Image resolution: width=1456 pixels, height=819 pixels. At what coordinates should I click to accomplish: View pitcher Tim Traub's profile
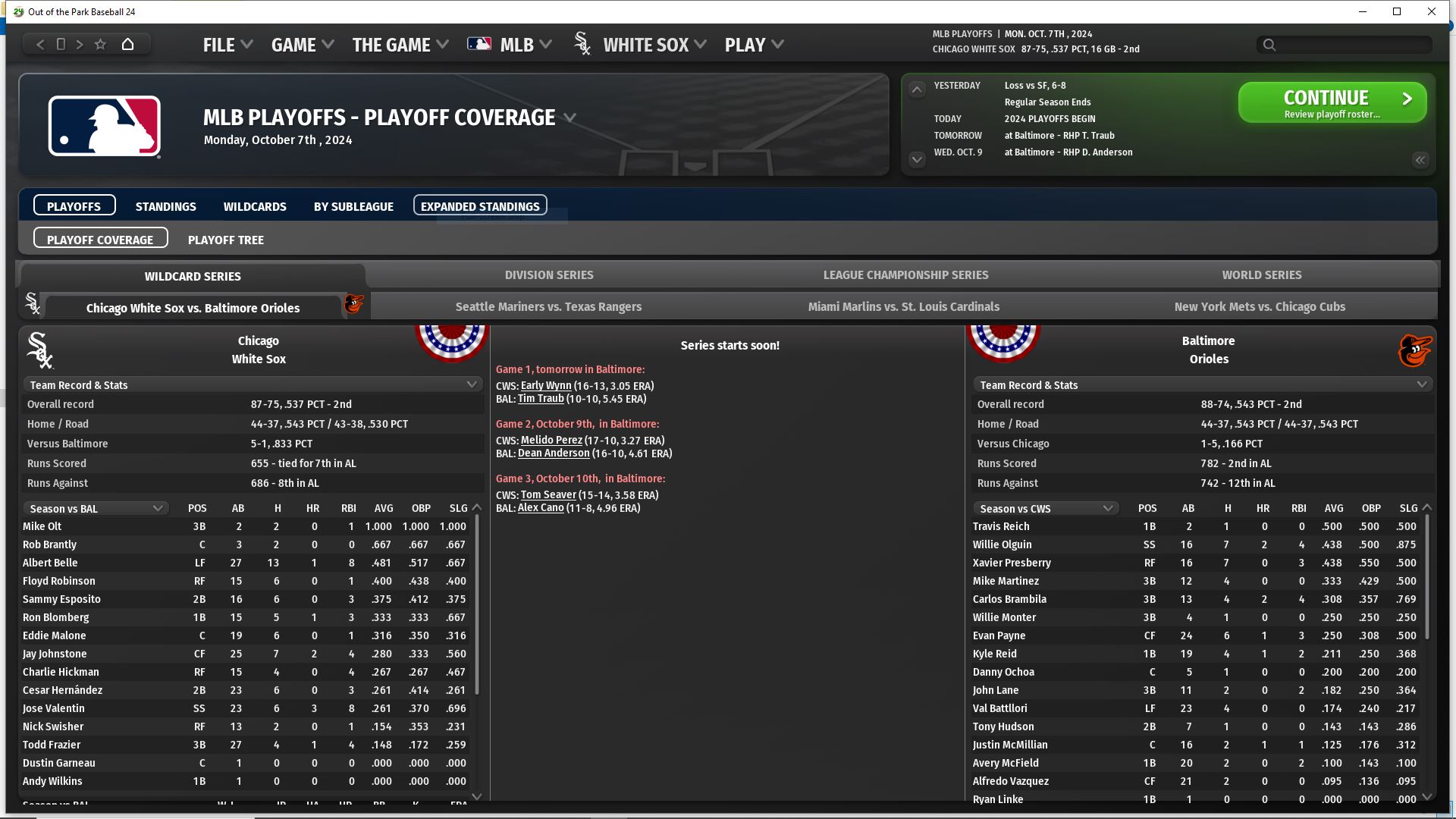point(541,399)
